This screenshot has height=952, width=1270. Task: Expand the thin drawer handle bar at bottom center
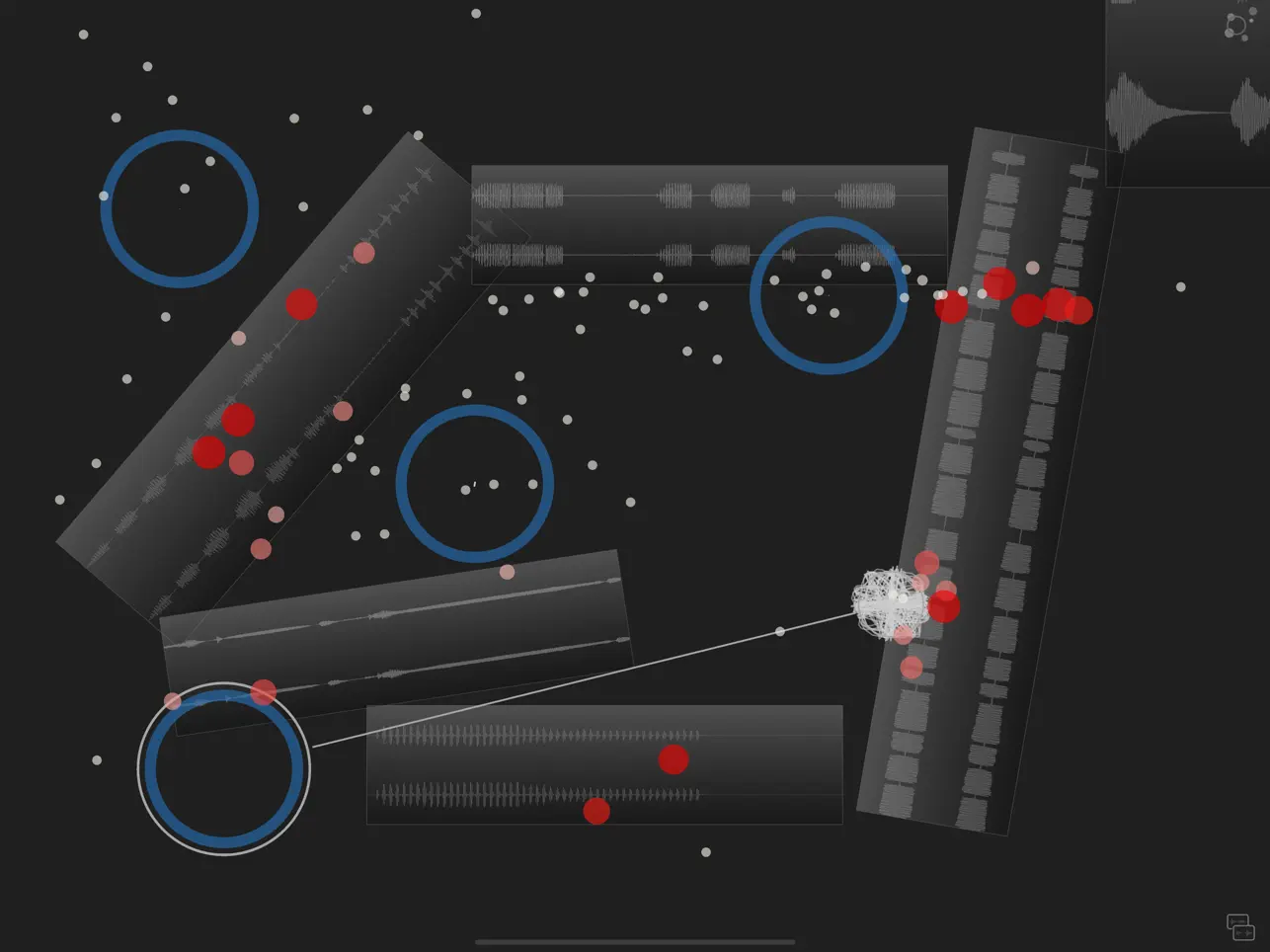(635, 942)
